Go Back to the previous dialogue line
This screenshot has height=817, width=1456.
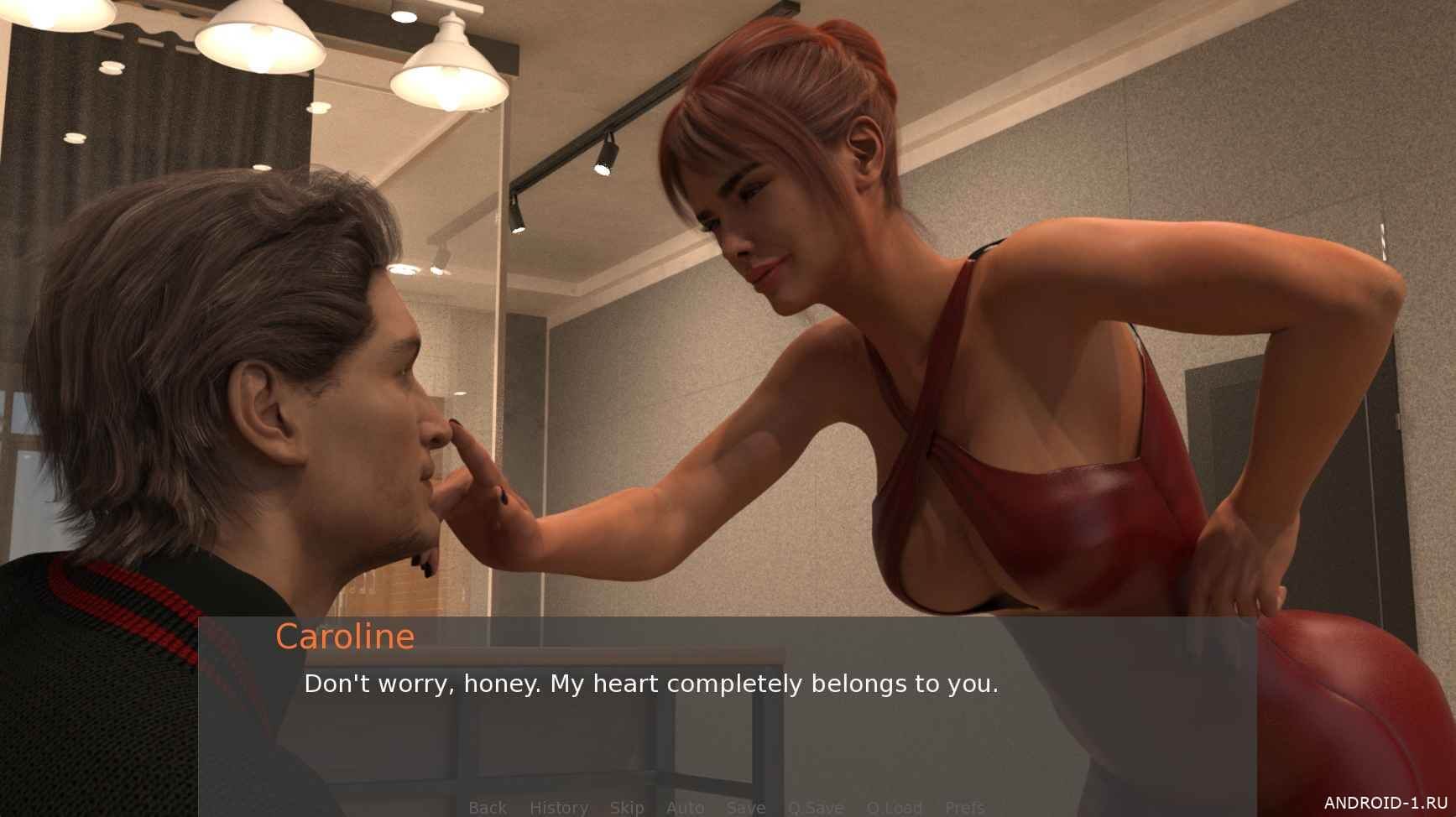point(488,807)
